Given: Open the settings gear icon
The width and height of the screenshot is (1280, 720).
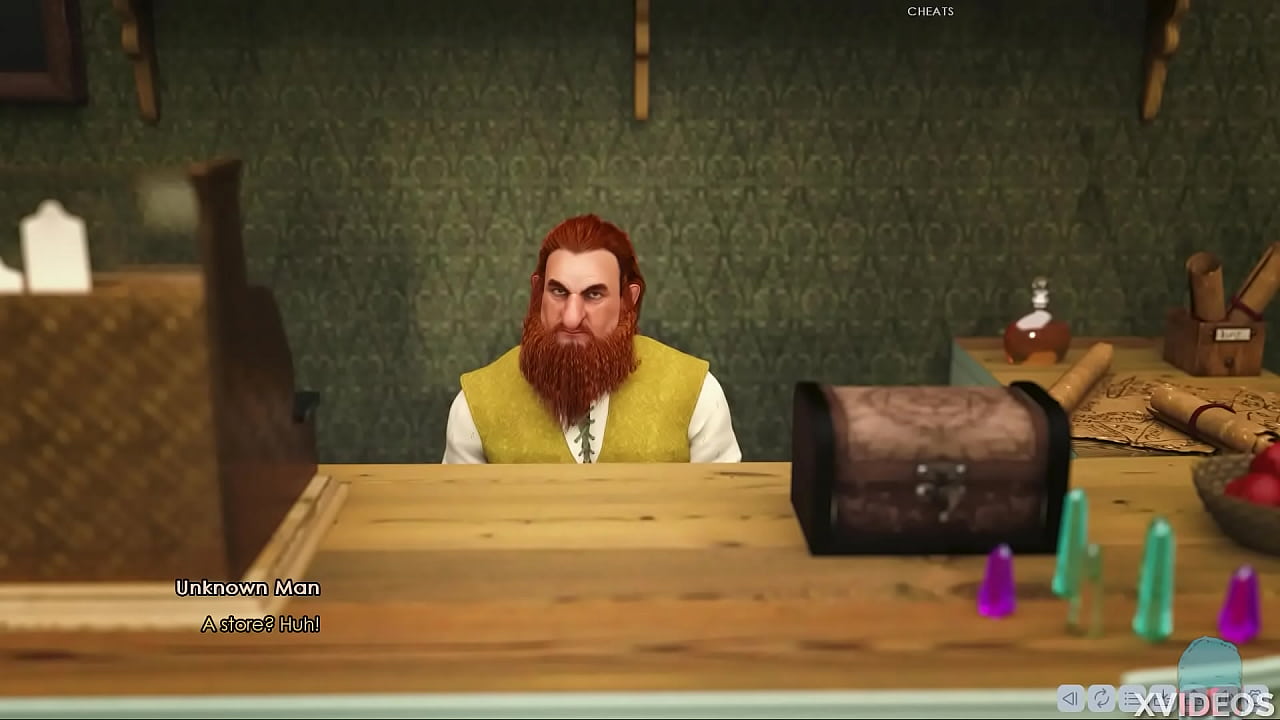Looking at the screenshot, I should (1256, 697).
